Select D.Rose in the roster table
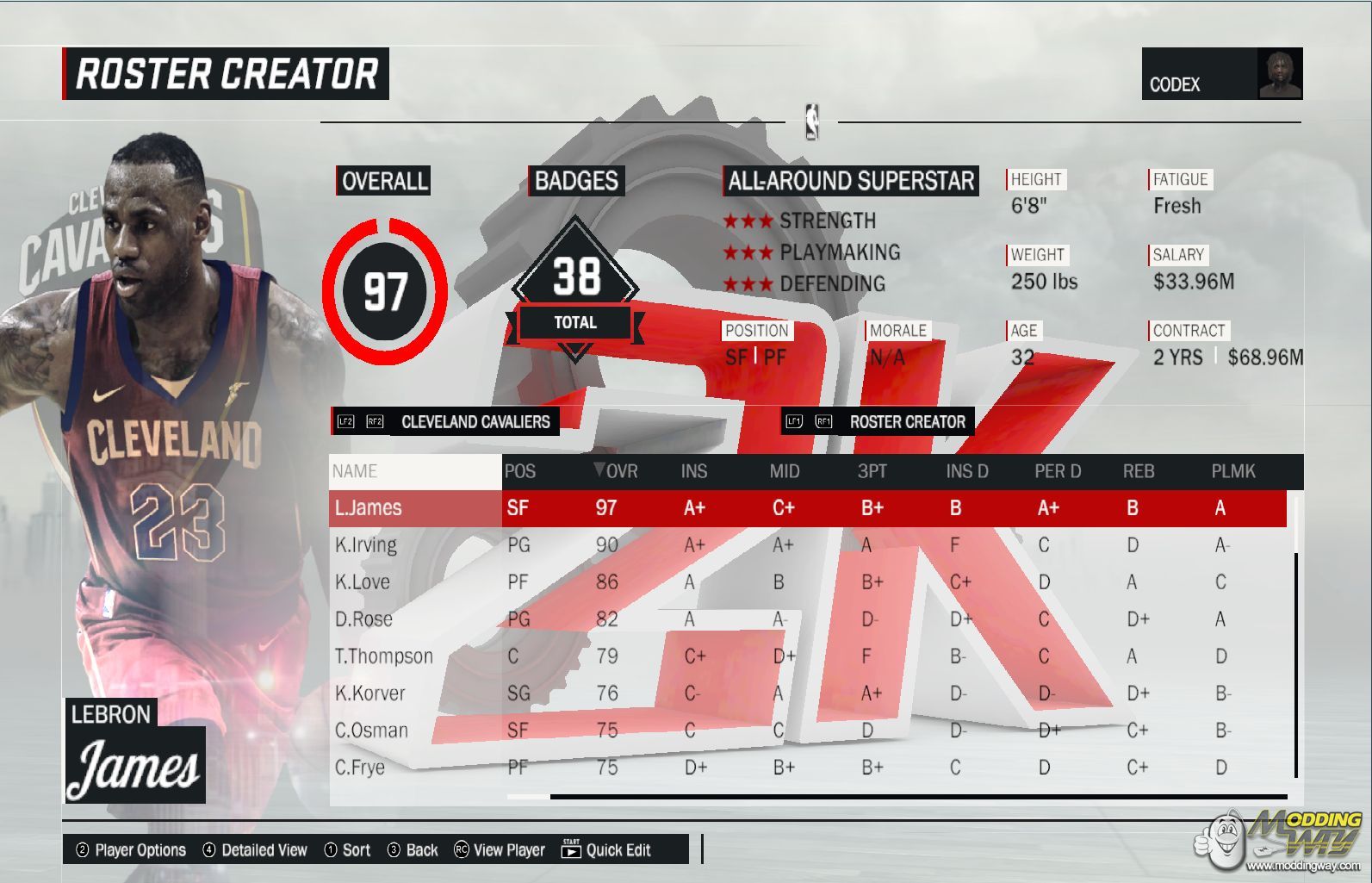The width and height of the screenshot is (1372, 883). pos(363,619)
